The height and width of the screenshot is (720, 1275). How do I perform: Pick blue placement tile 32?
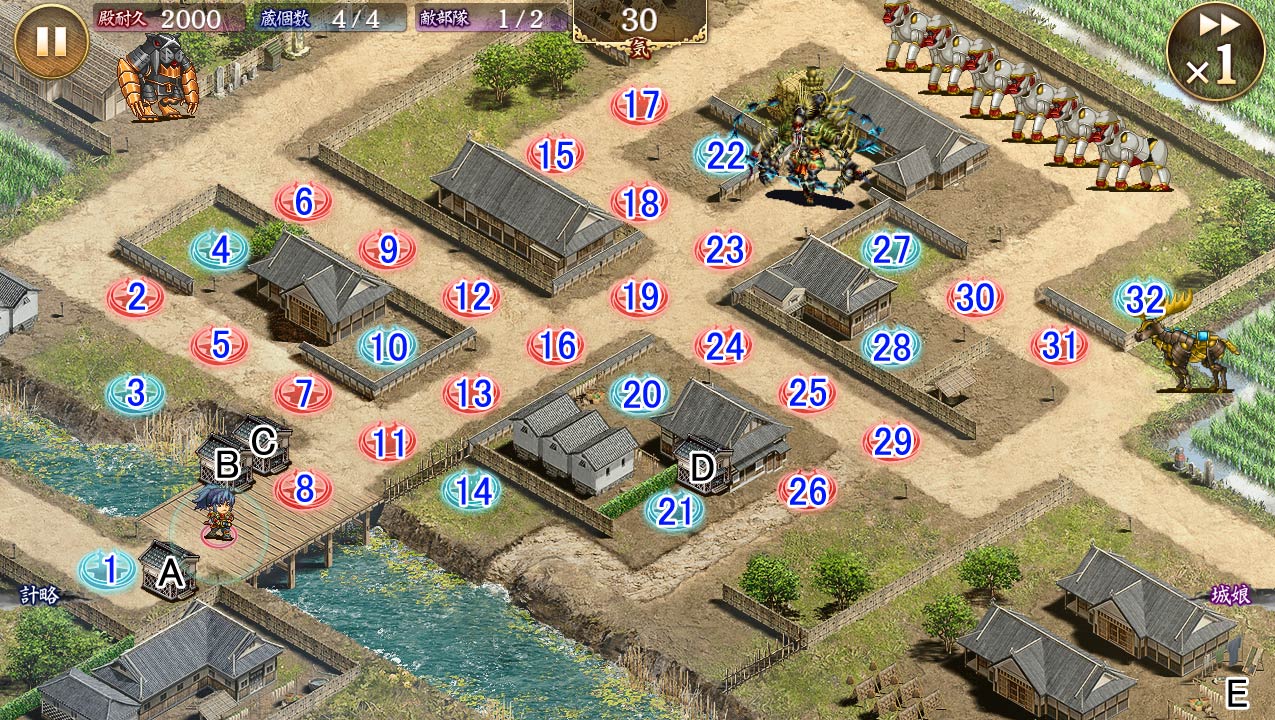[1144, 299]
